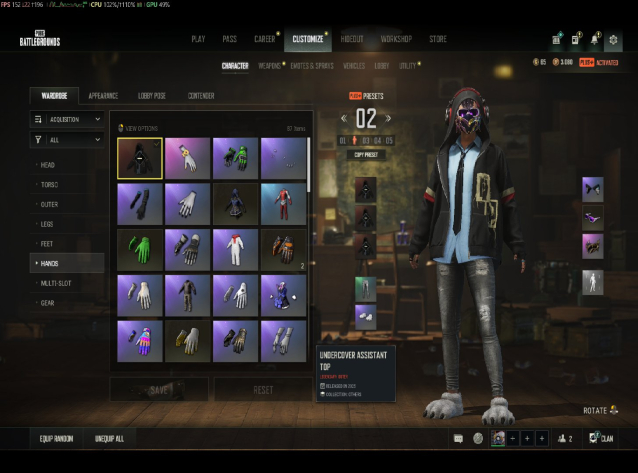Screen dimensions: 638x473
Task: Open the Acquisition sort dropdown
Action: (x=67, y=119)
